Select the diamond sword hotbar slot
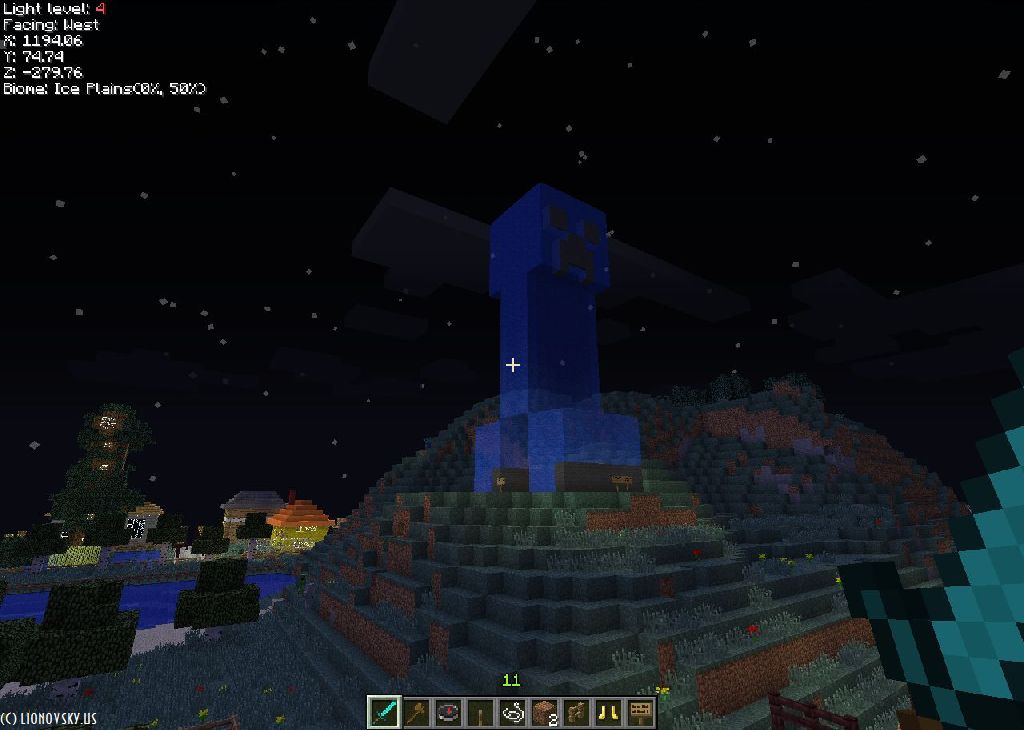The height and width of the screenshot is (730, 1024). [385, 712]
